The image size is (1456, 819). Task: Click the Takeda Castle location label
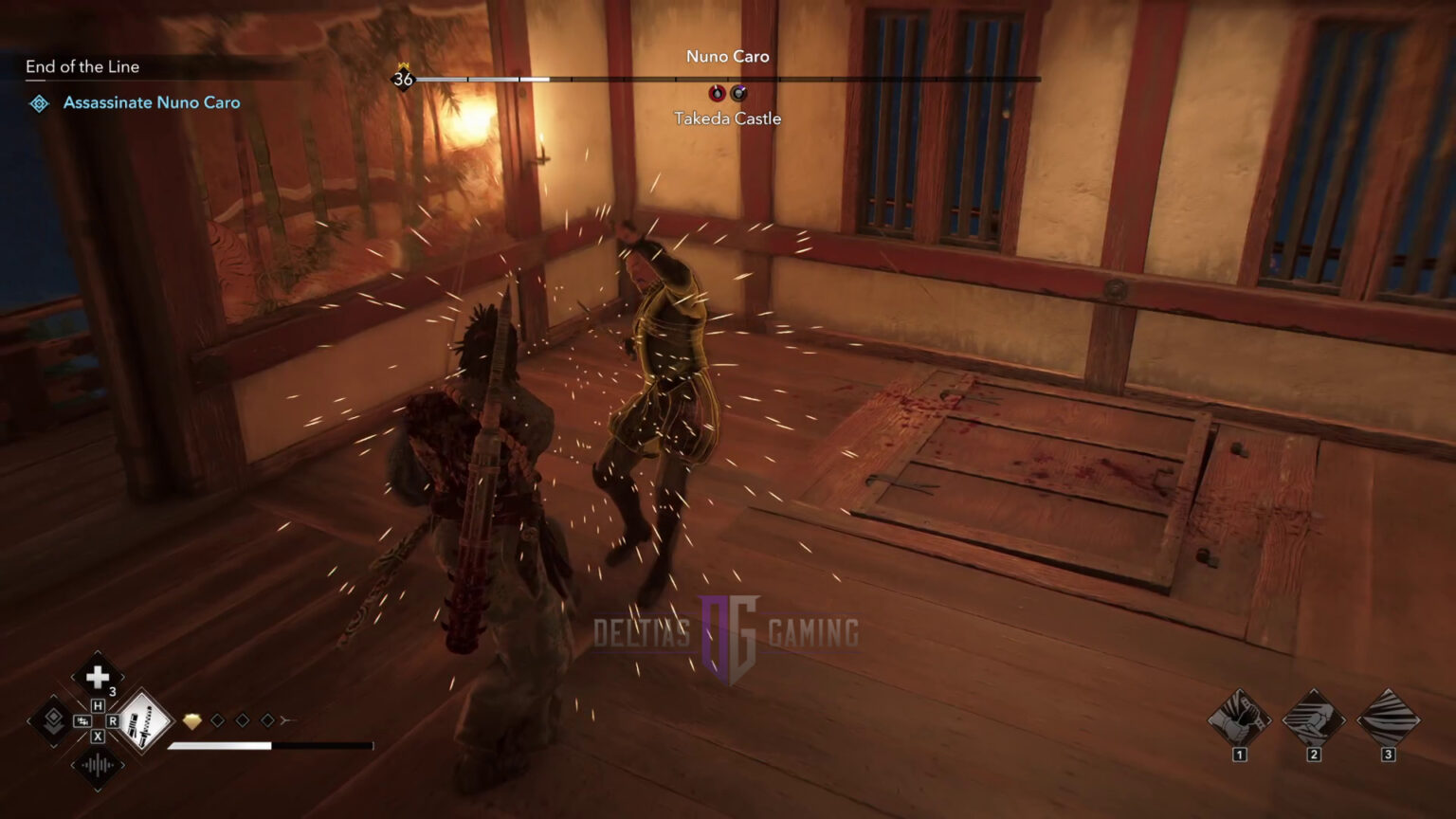click(728, 118)
